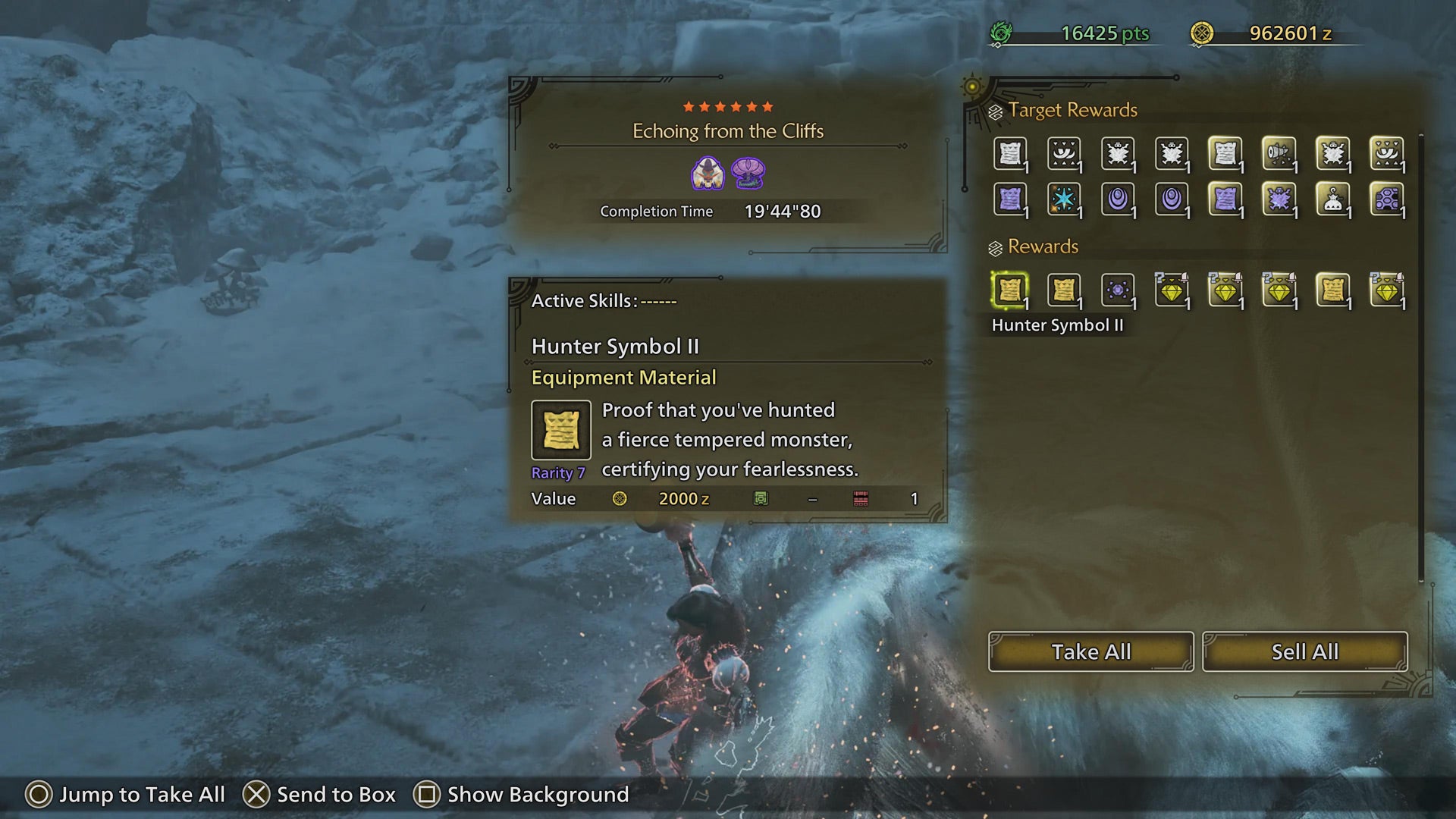This screenshot has width=1456, height=819.
Task: Select the purple oval scale target reward
Action: [1119, 199]
